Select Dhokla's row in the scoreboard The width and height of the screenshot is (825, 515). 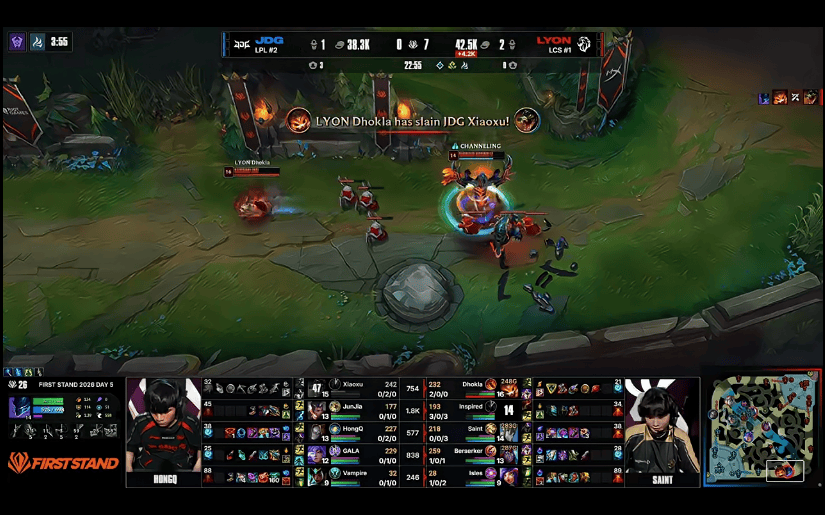[468, 387]
